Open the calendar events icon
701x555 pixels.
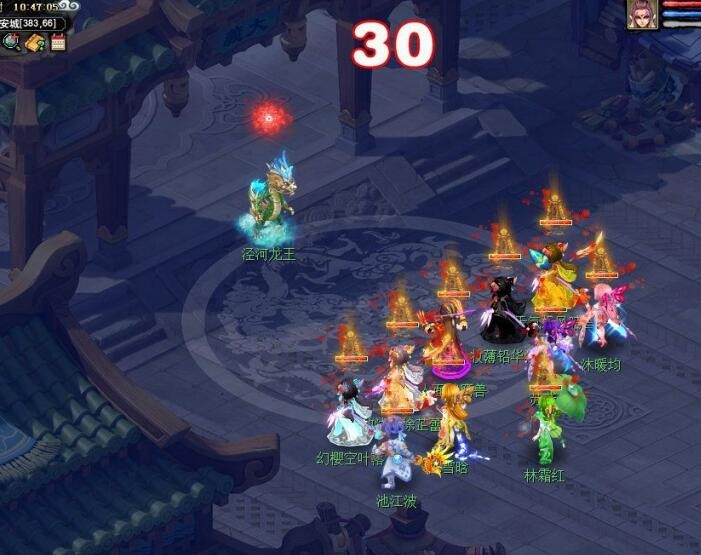(57, 42)
